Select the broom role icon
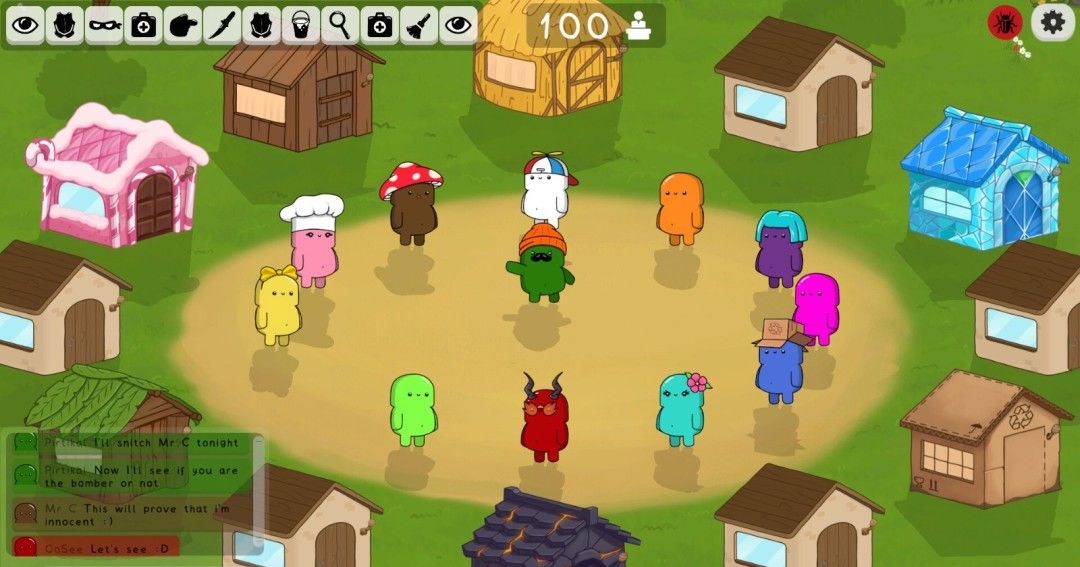This screenshot has height=567, width=1080. tap(418, 25)
